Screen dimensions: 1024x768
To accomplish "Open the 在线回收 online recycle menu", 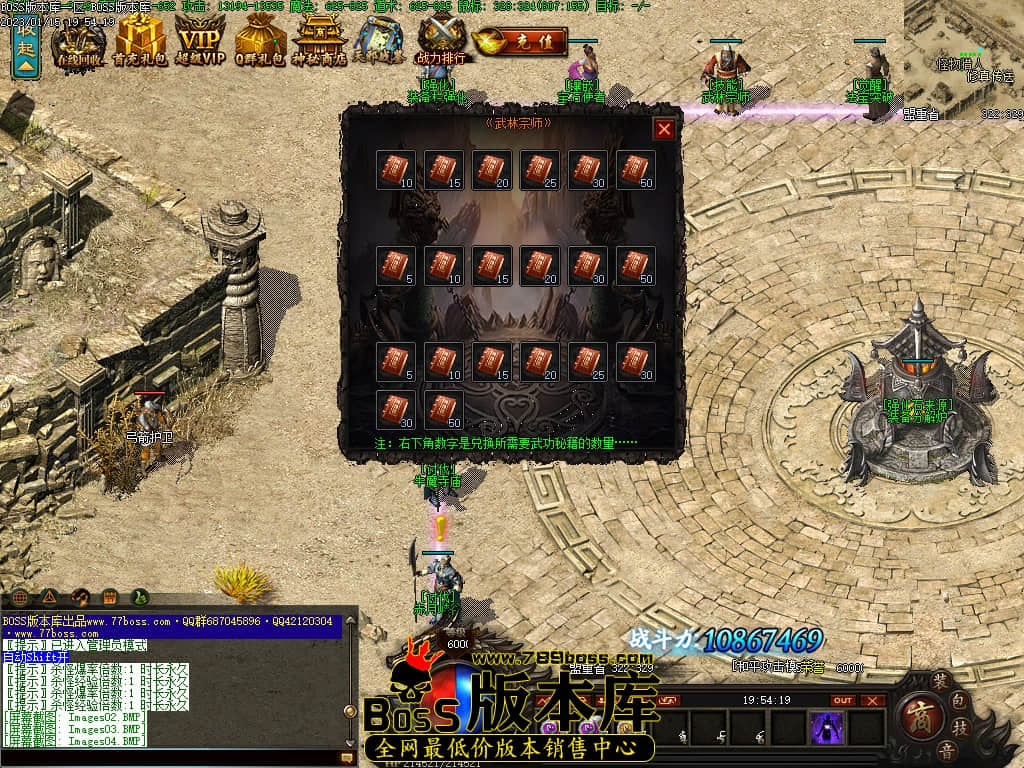I will click(79, 42).
